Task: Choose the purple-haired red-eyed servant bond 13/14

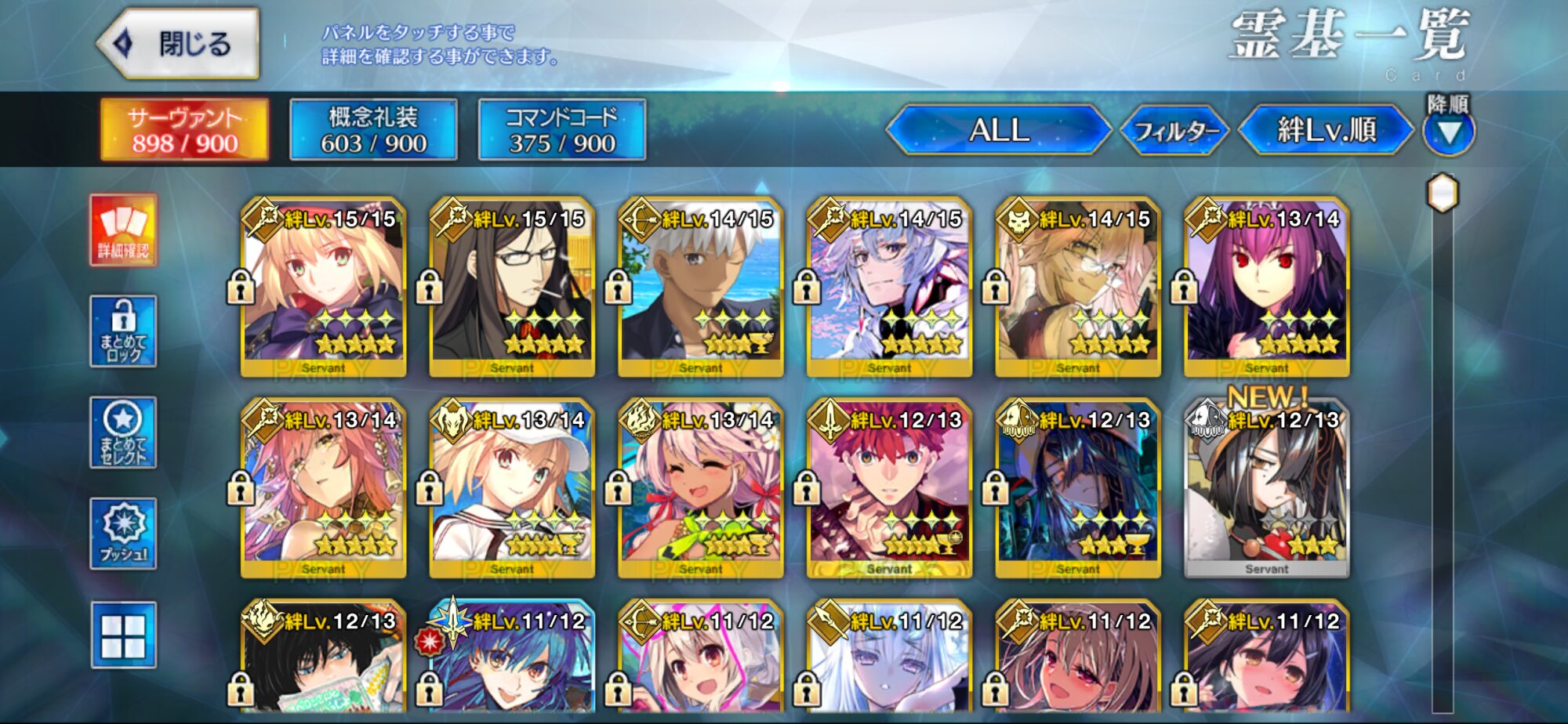Action: point(1266,287)
